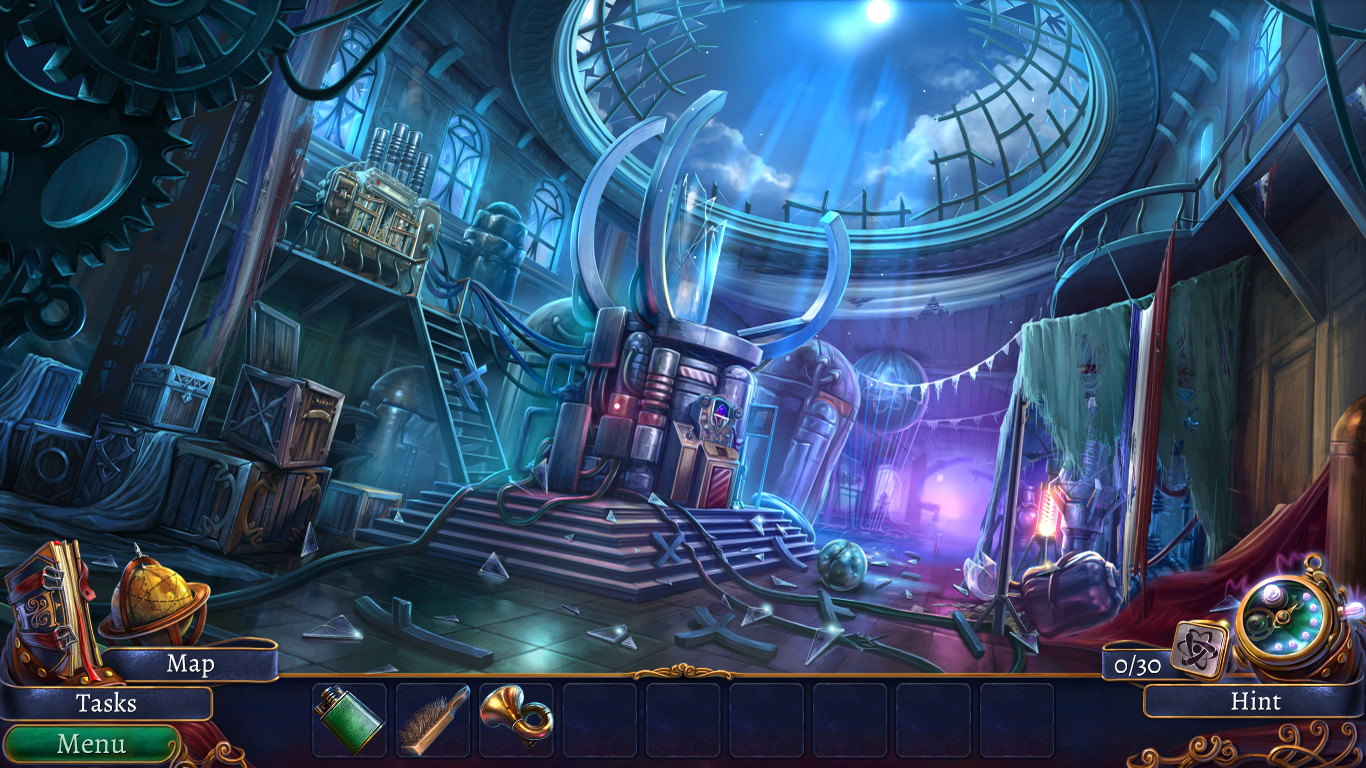
Task: Click the atom collectibles icon
Action: click(1200, 648)
